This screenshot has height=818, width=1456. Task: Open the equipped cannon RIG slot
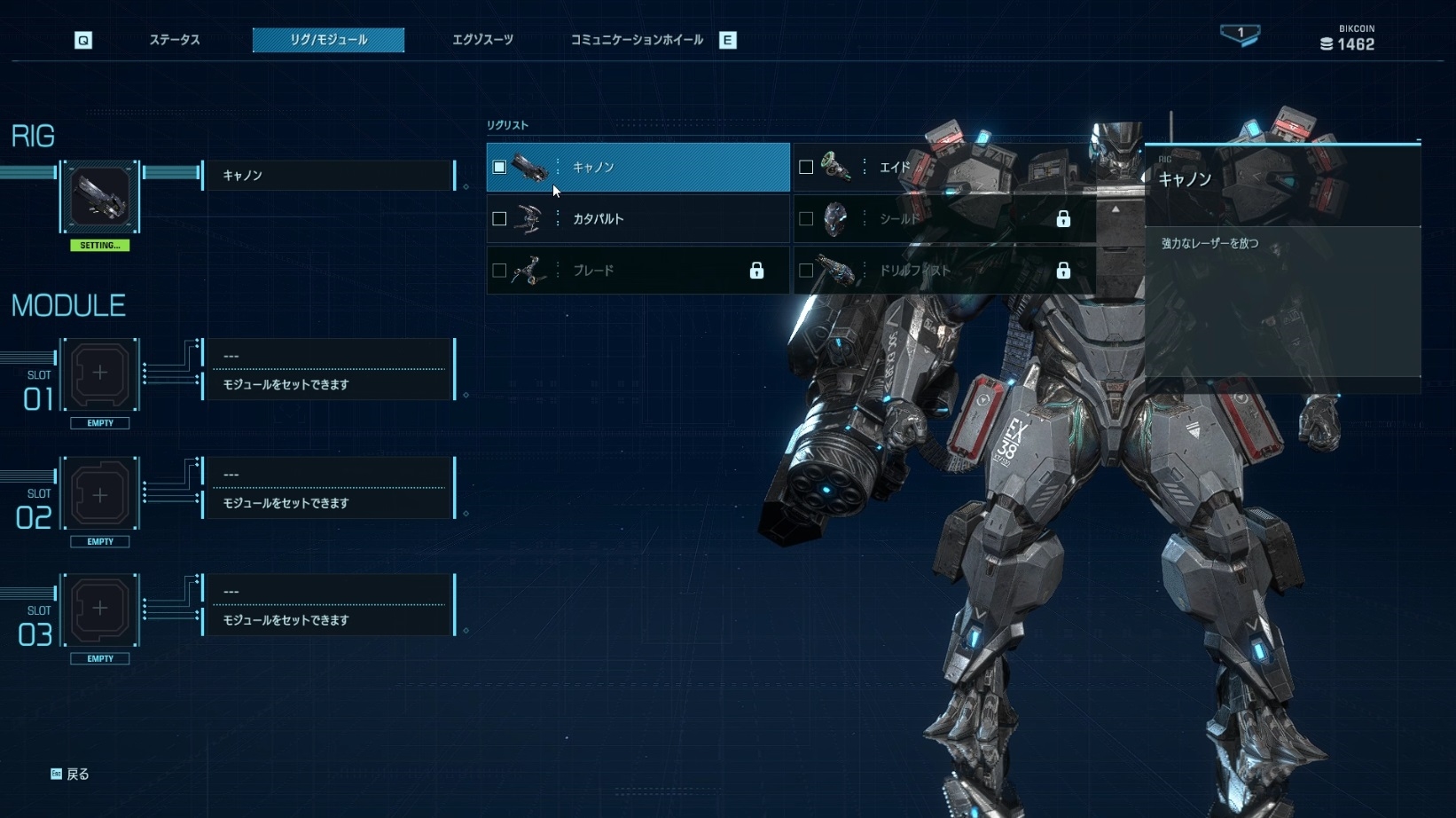pos(100,196)
